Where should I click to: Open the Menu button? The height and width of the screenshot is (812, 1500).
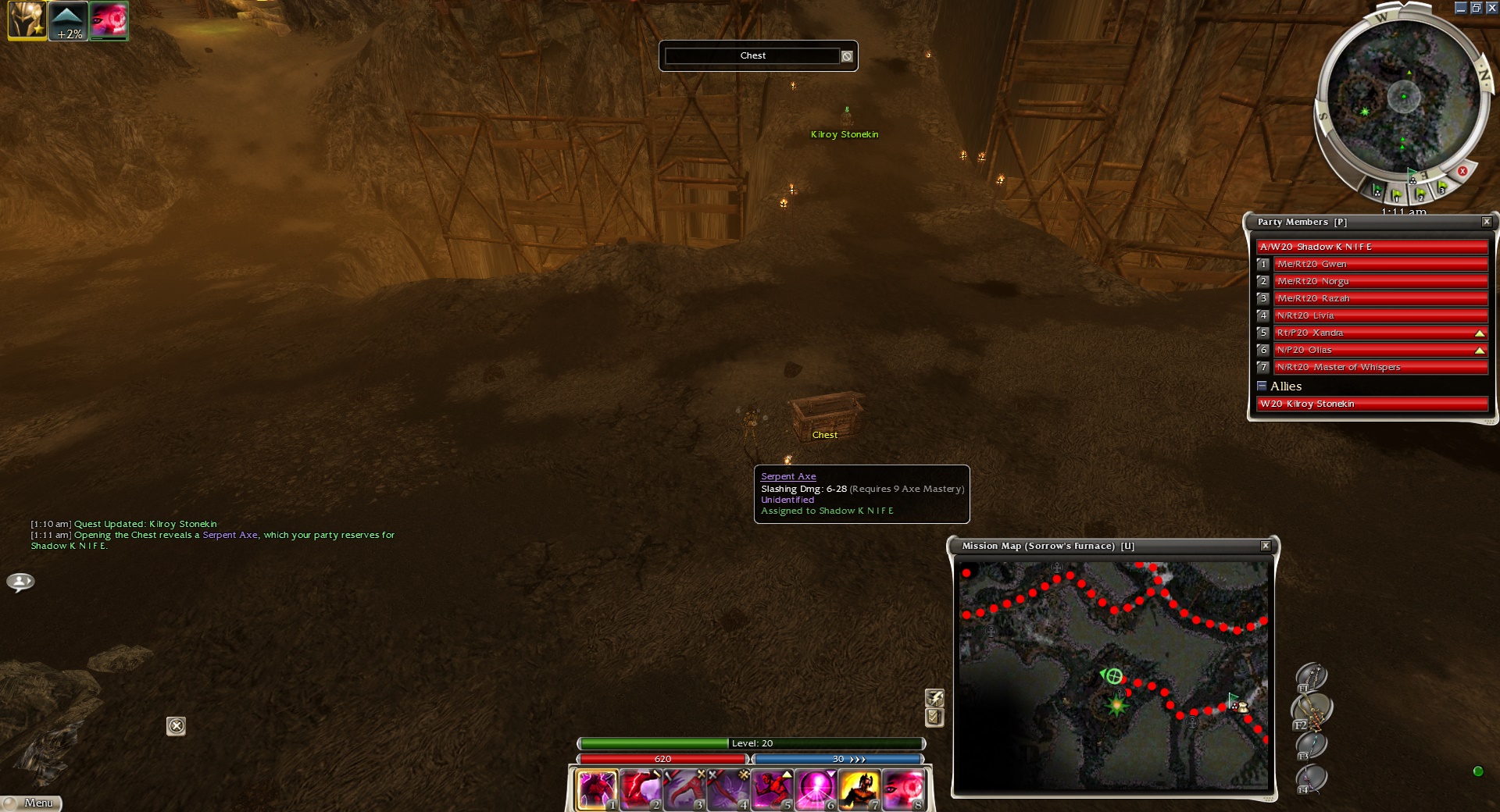(31, 803)
